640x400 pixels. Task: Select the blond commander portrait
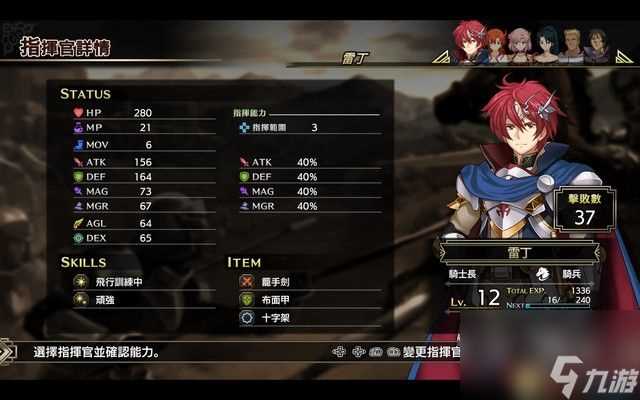(572, 46)
